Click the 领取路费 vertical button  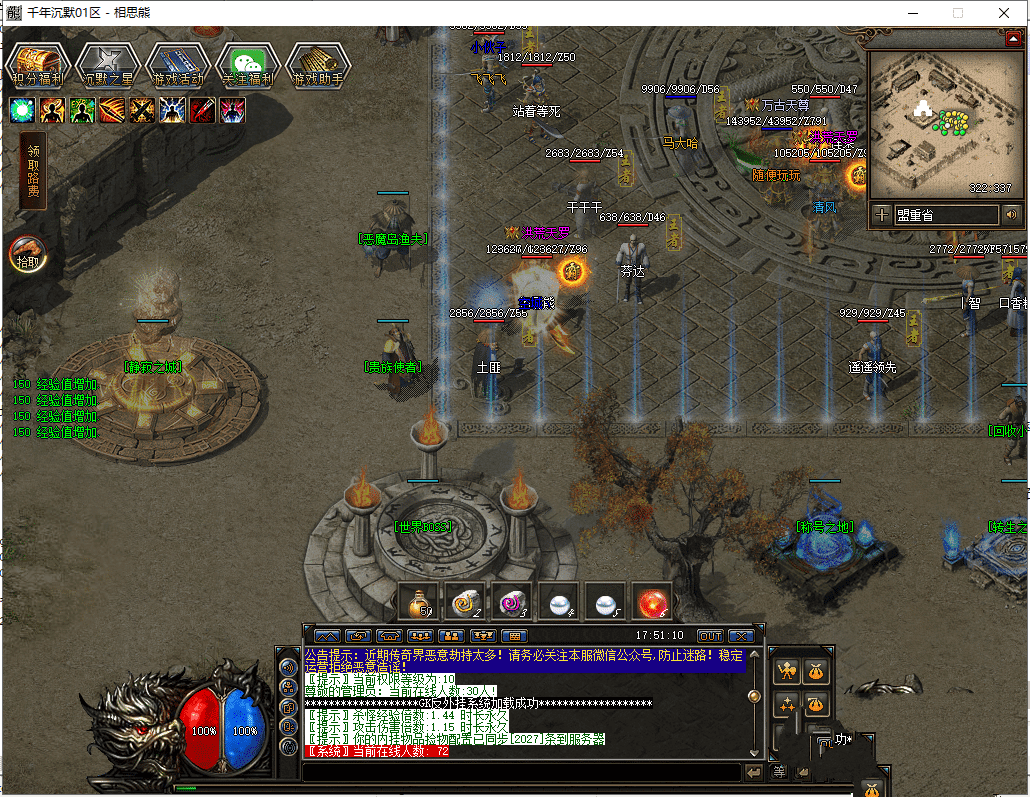33,170
